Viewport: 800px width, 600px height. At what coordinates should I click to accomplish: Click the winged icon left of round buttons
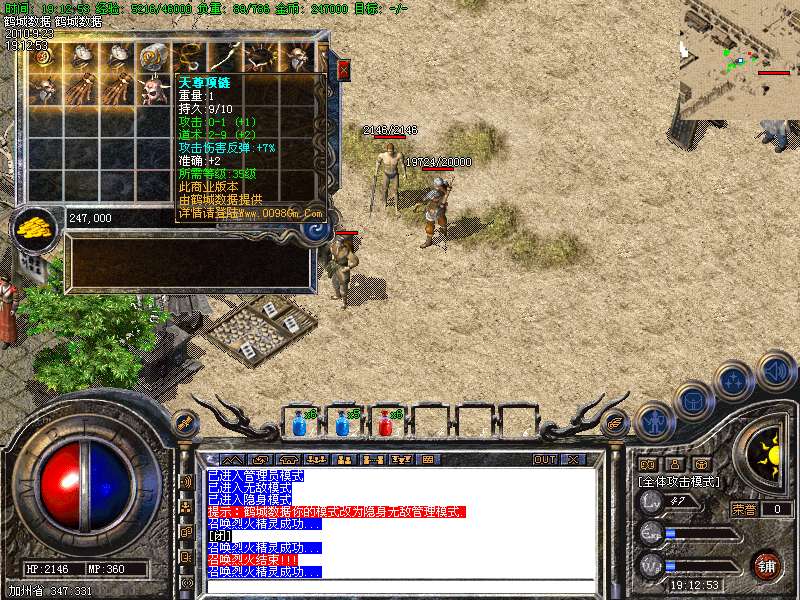(x=613, y=425)
